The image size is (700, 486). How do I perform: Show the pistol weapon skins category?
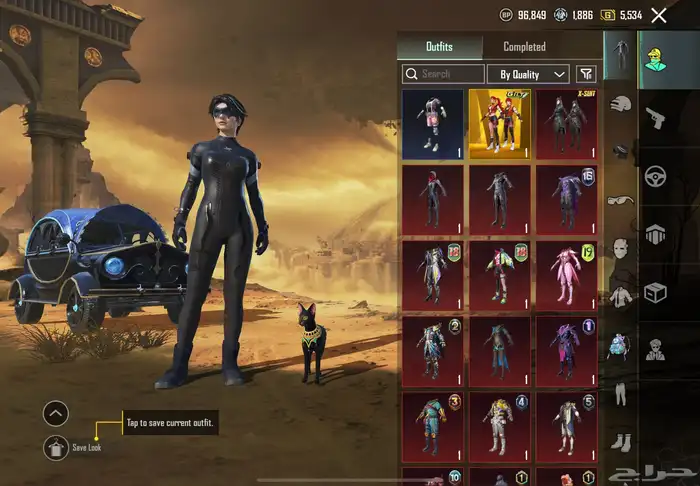655,117
